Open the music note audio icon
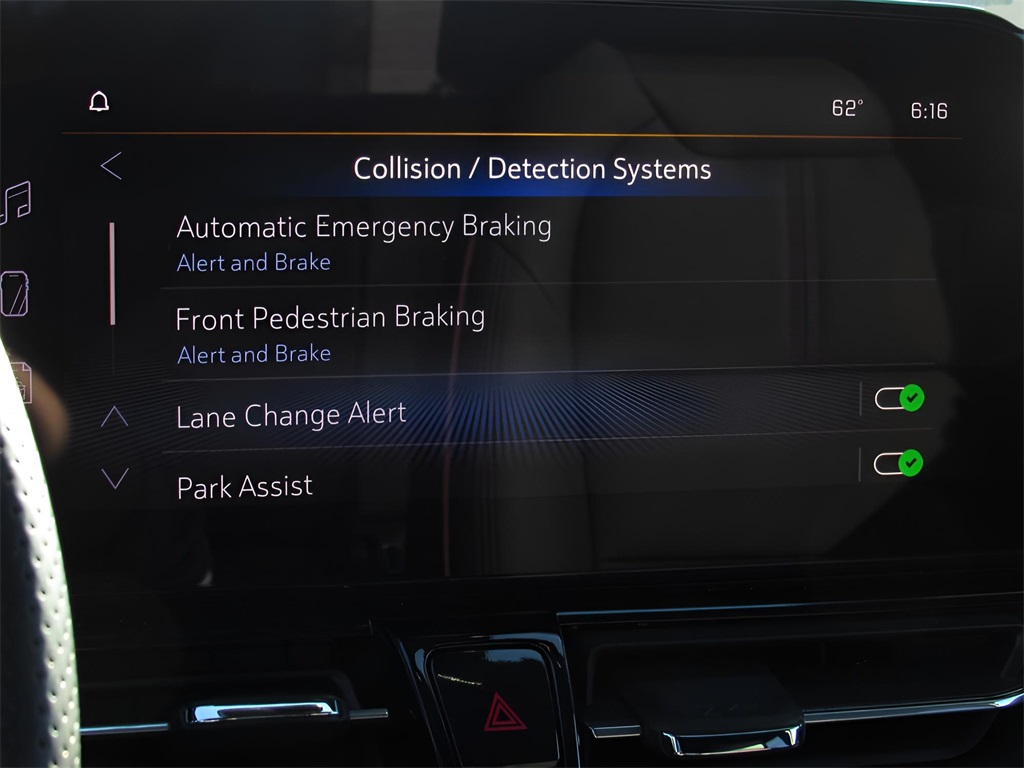 (15, 203)
